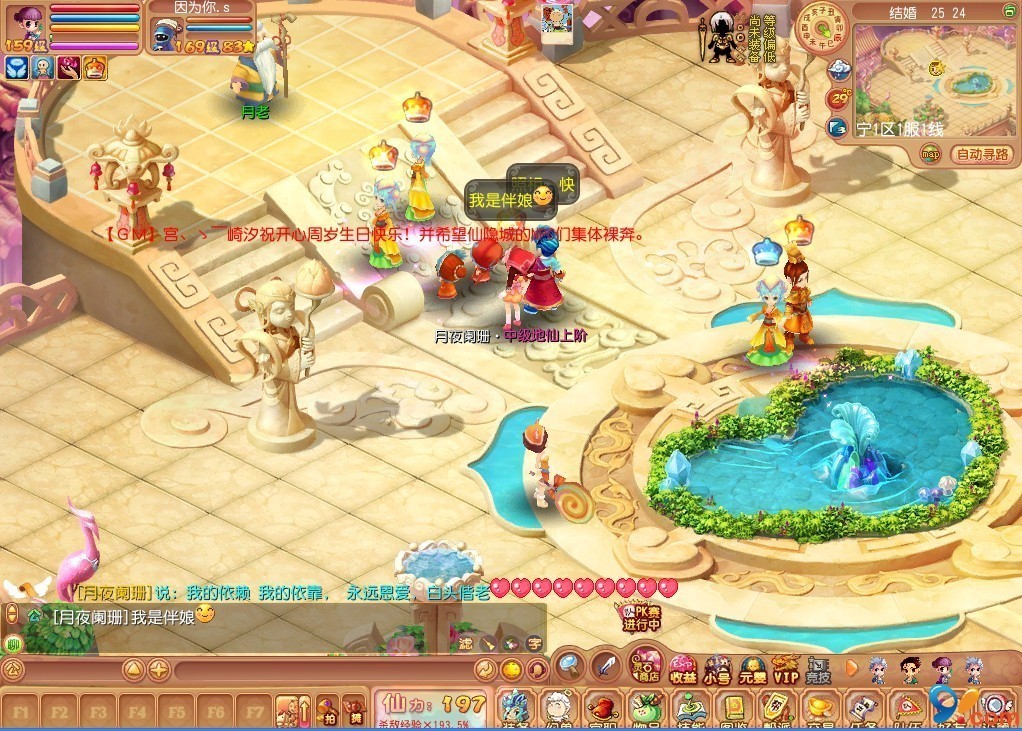The height and width of the screenshot is (731, 1022).
Task: Click the PK赛进行中 event notice
Action: (641, 615)
